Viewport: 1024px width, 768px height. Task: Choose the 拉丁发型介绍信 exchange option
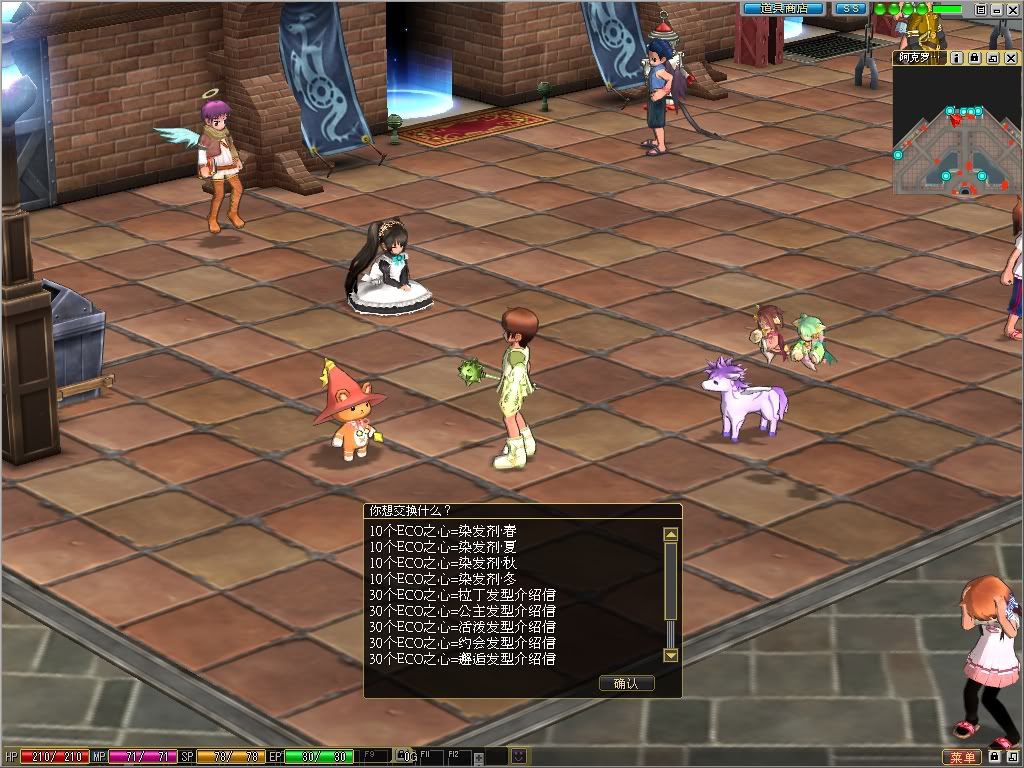click(x=462, y=594)
